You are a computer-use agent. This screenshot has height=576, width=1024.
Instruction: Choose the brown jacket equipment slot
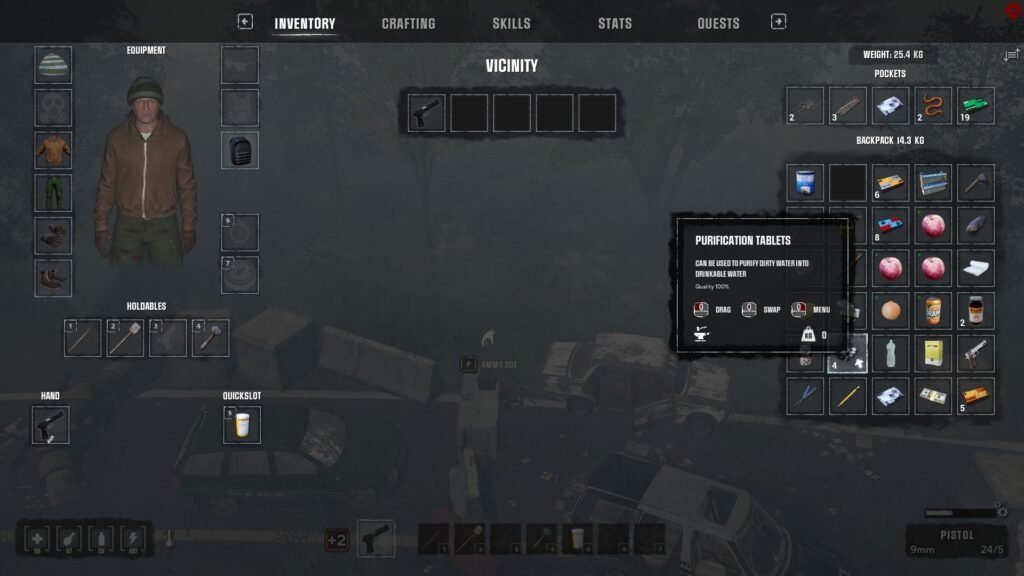53,150
